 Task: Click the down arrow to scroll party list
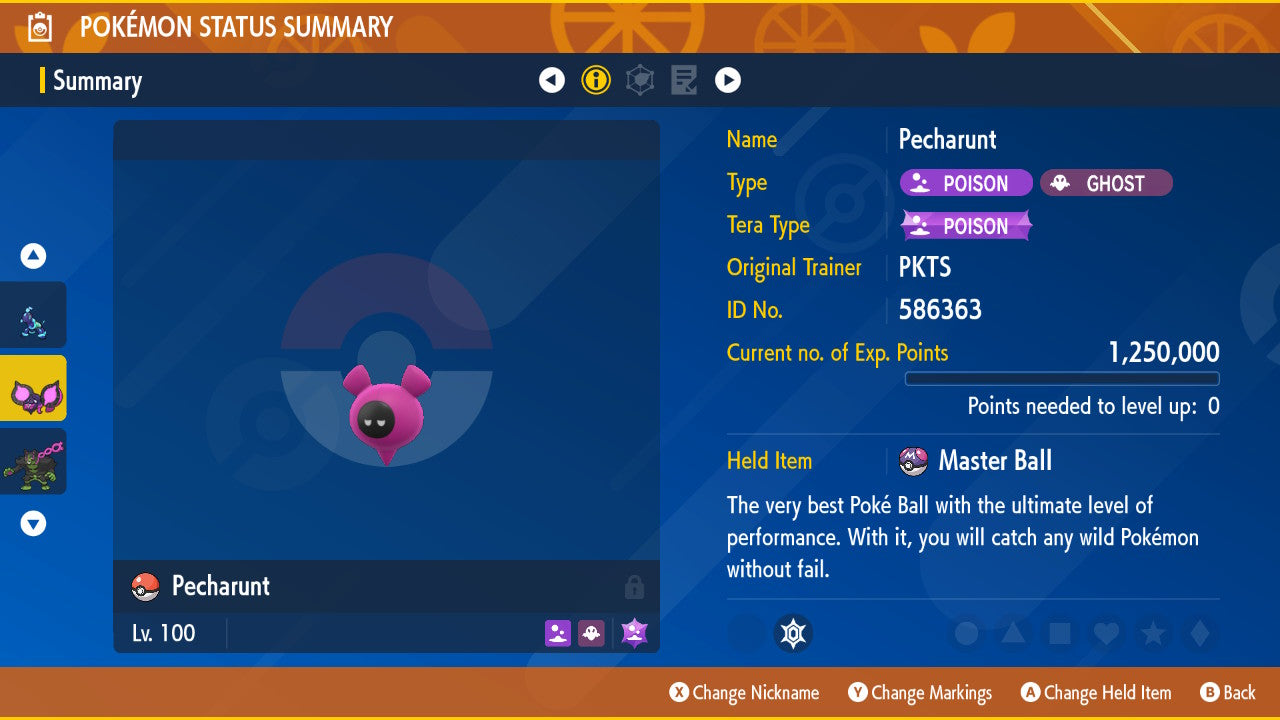pos(33,523)
